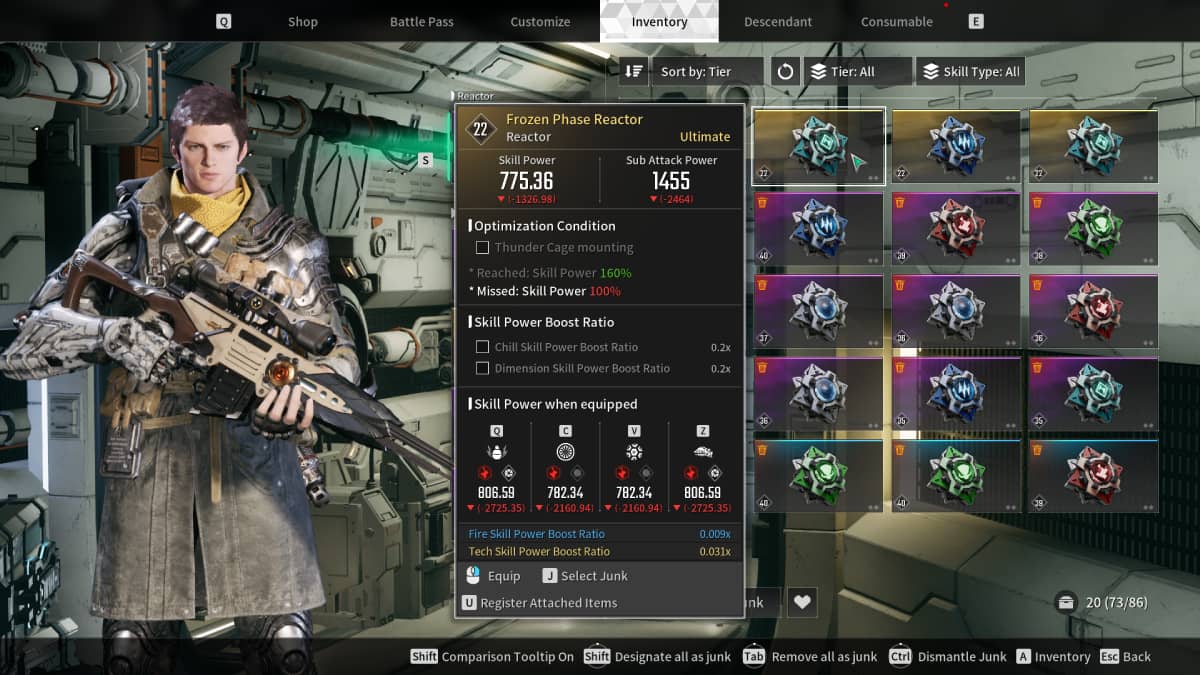Select the gold blue-lightning level 22 reactor

956,146
